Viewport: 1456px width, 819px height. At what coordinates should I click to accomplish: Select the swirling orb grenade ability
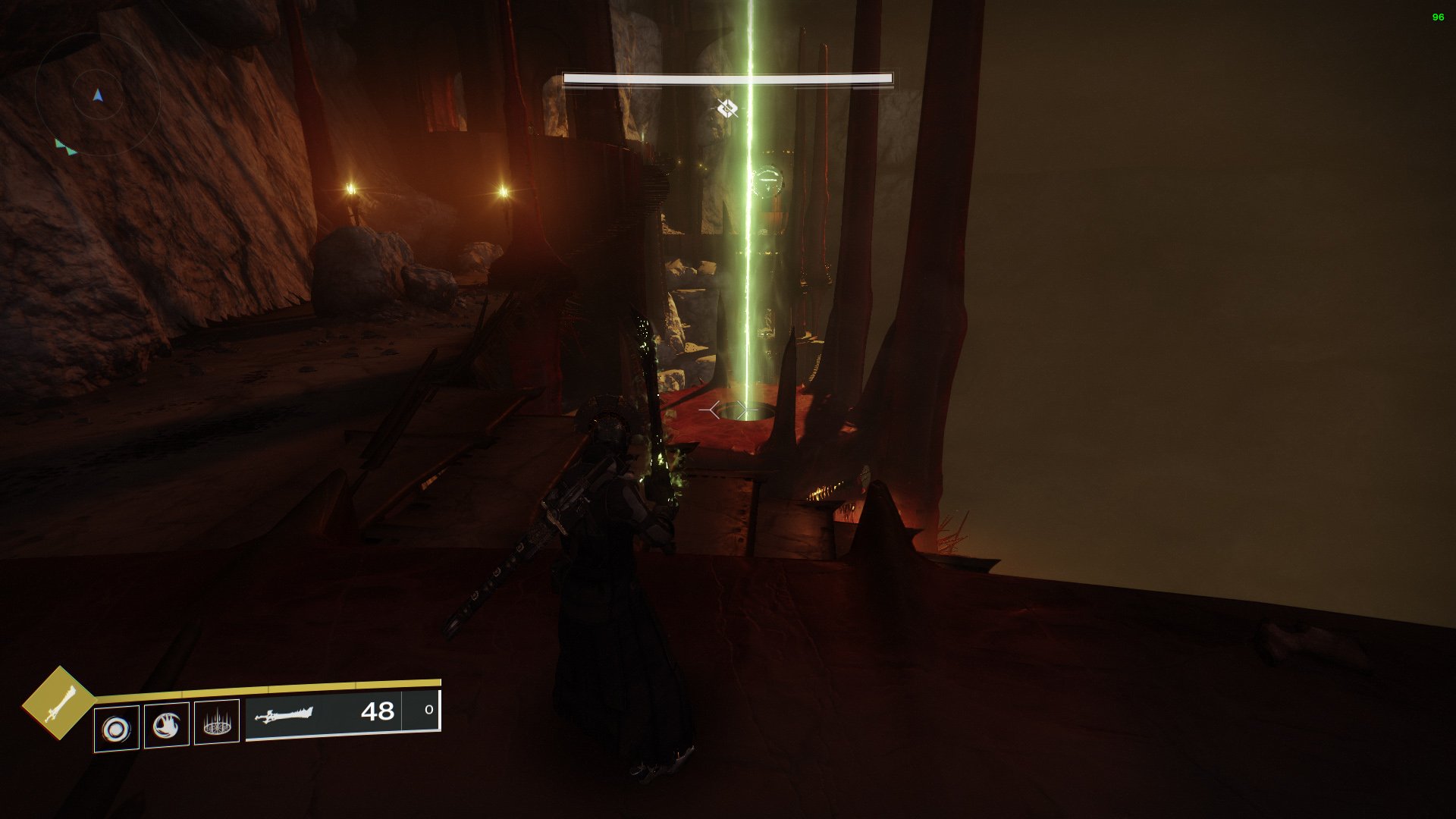click(x=117, y=729)
